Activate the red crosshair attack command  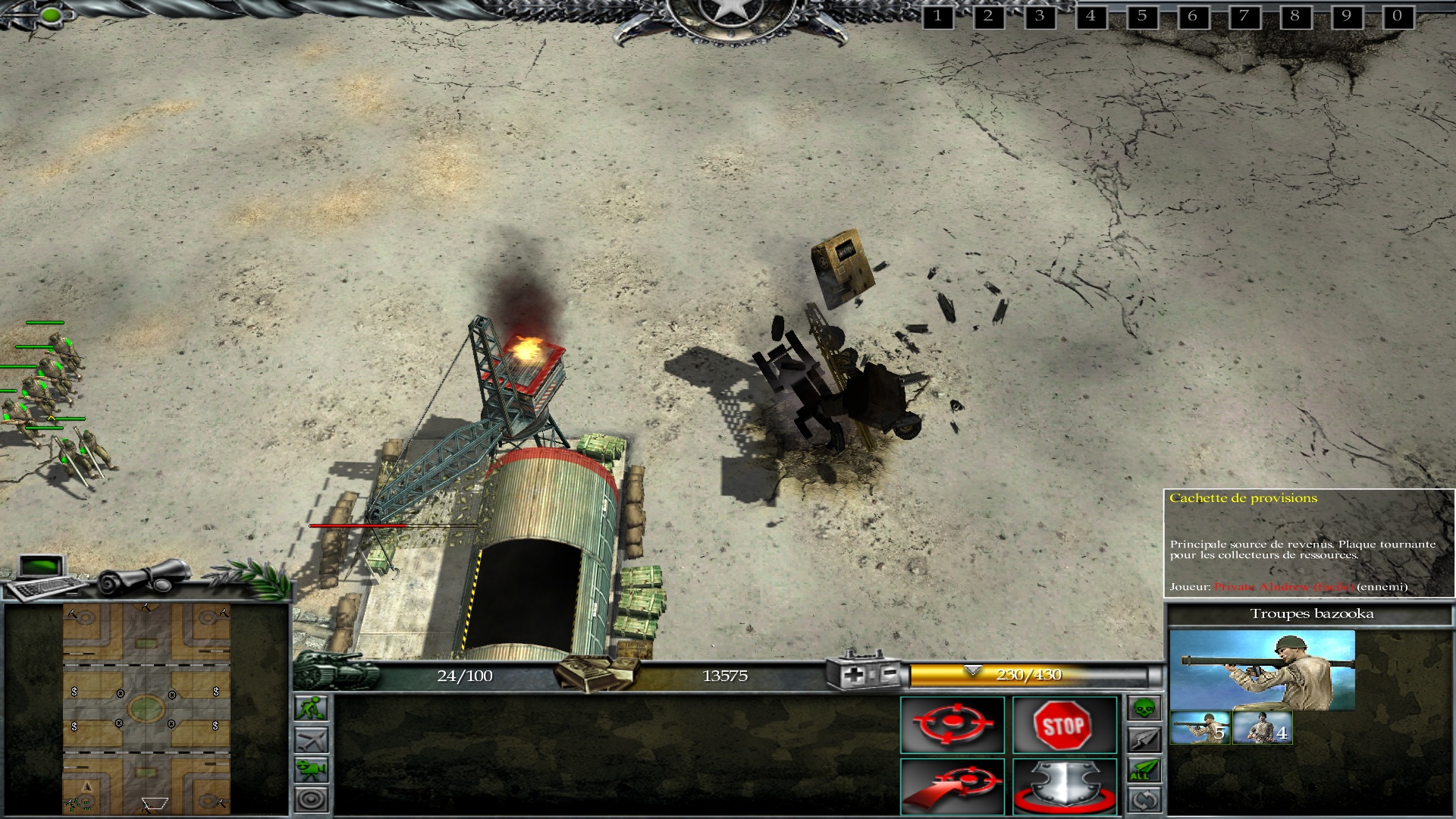[x=952, y=725]
